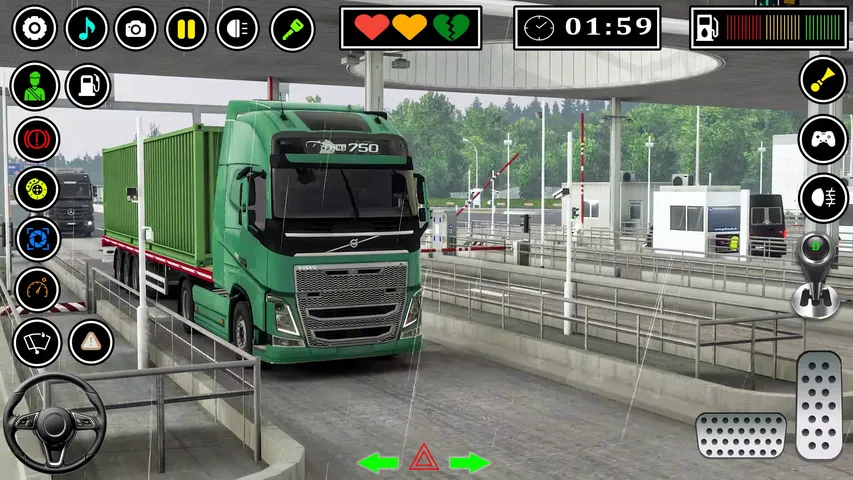Tap the green ignition key icon

[292, 28]
